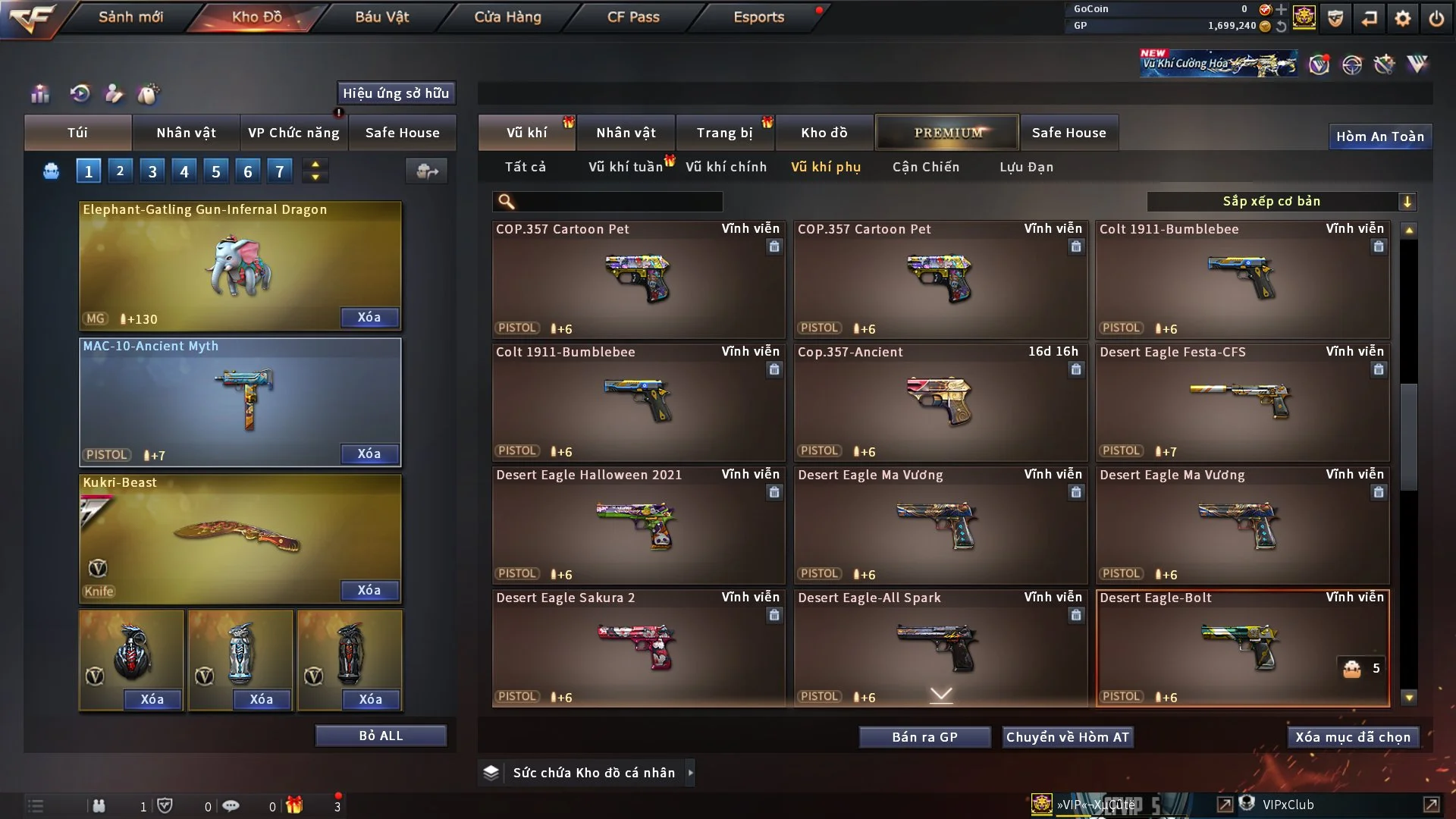Open the Sắp xếp cơ bản sort dropdown
The height and width of the screenshot is (819, 1456).
click(x=1281, y=202)
